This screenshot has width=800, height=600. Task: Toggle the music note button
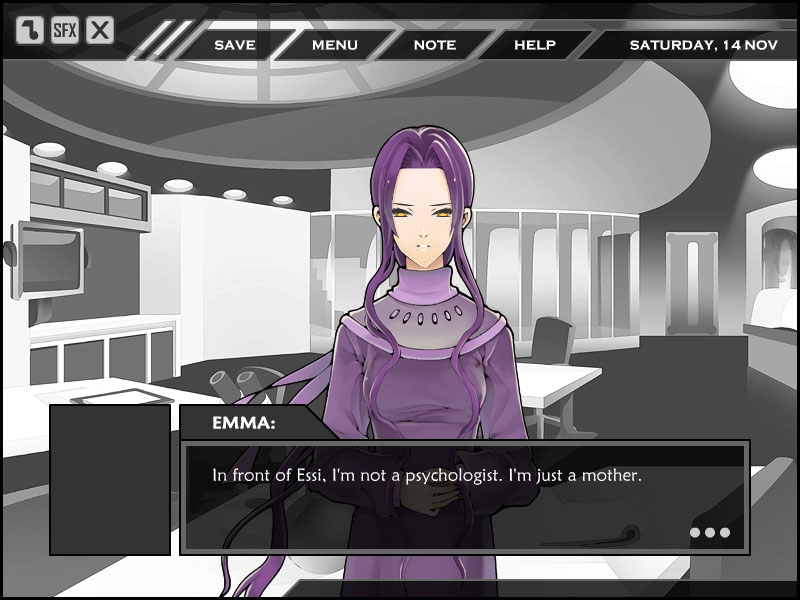pyautogui.click(x=31, y=30)
